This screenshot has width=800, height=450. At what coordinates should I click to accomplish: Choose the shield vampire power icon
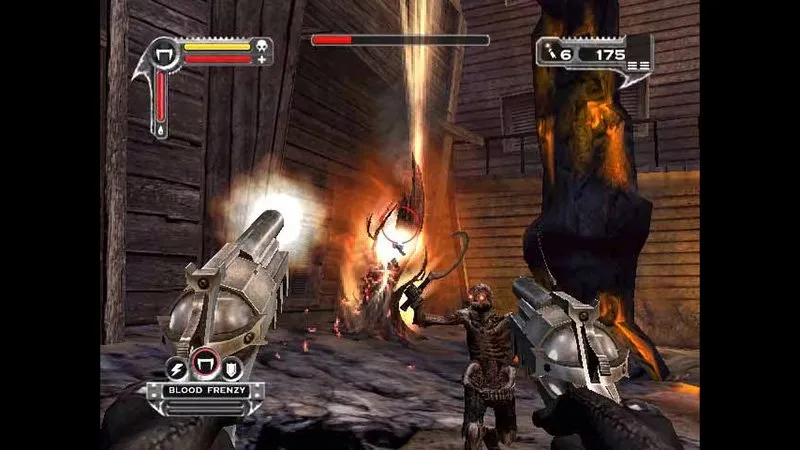[x=230, y=368]
